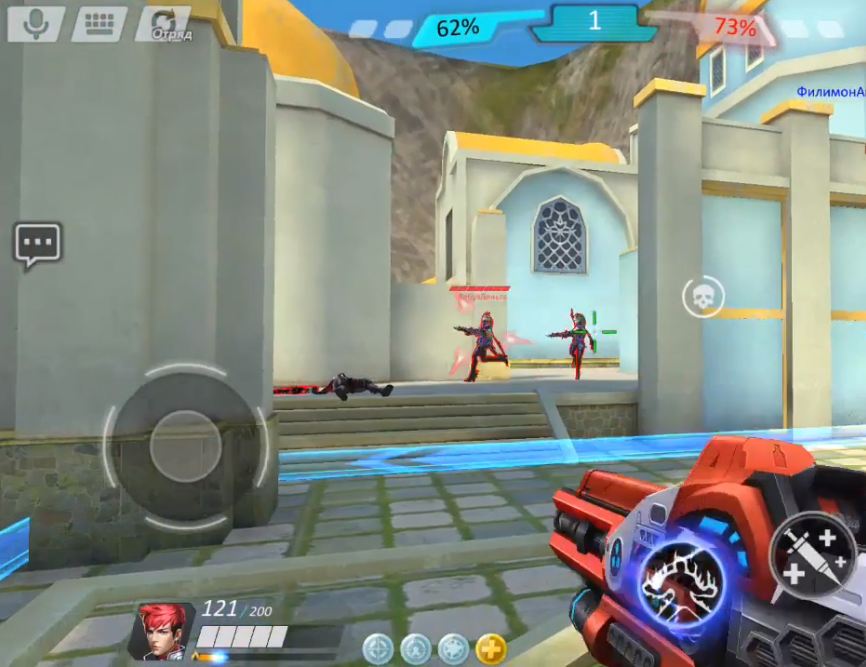Tap the skull icon button
The width and height of the screenshot is (866, 667).
coord(703,296)
